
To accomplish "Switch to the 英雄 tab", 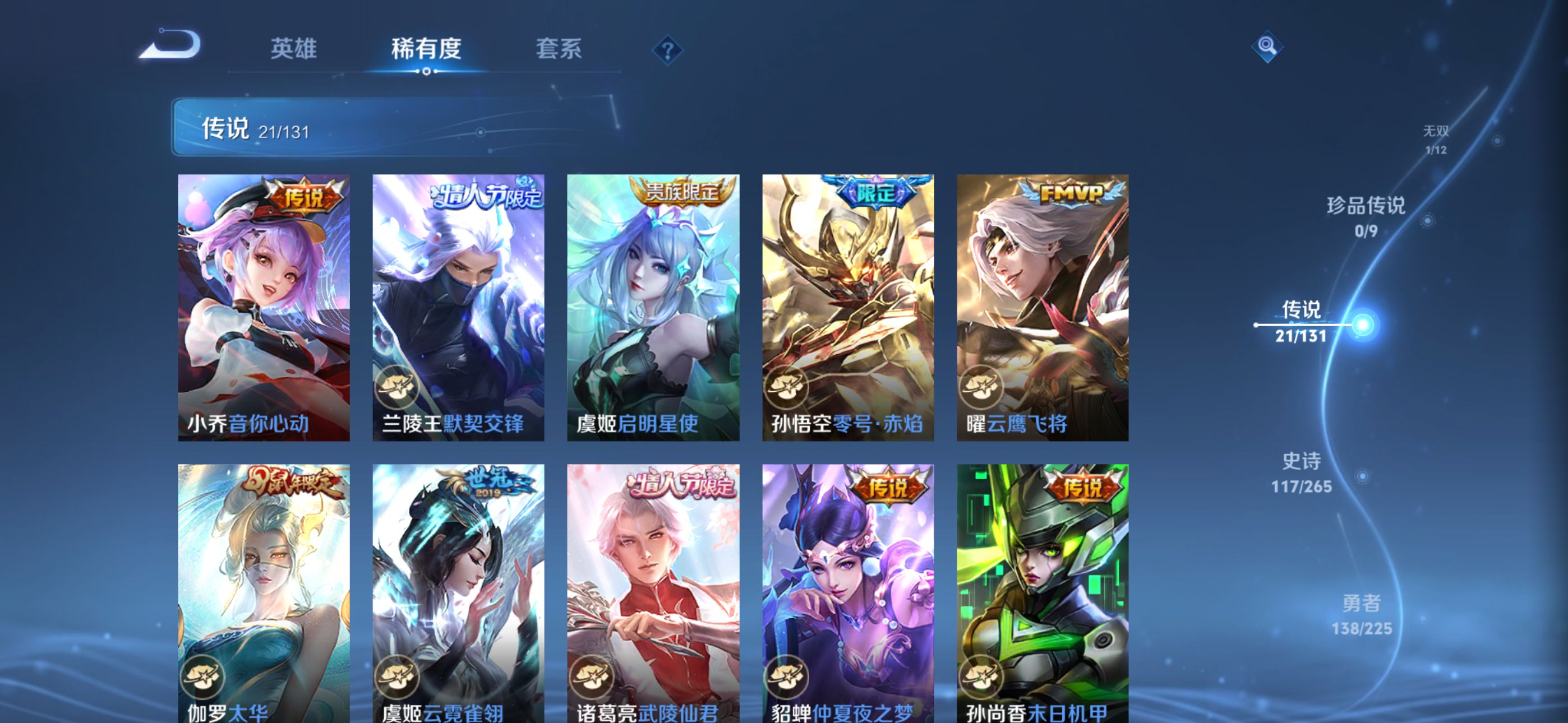I will (x=293, y=49).
